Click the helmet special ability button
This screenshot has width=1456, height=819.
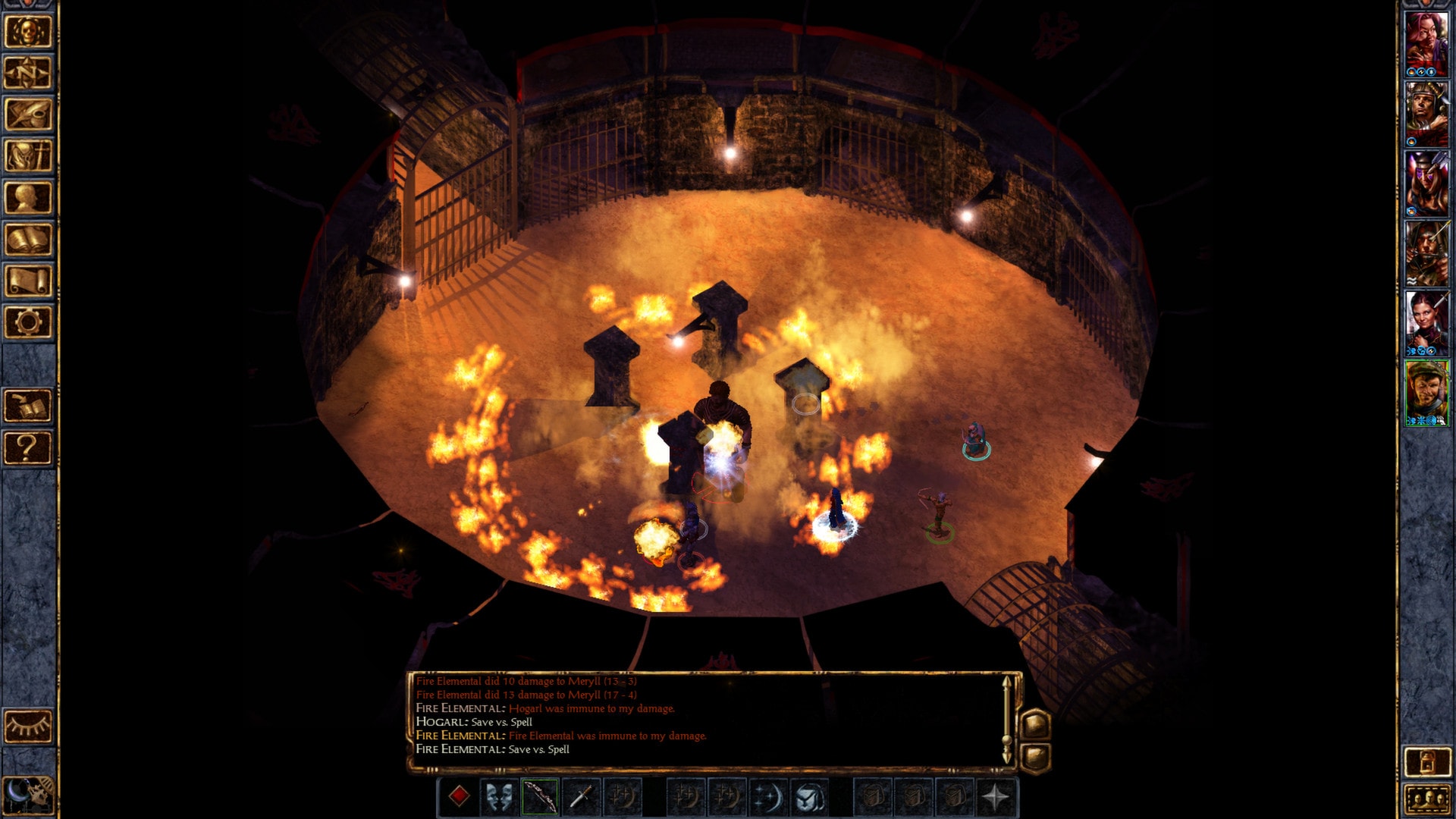point(807,795)
